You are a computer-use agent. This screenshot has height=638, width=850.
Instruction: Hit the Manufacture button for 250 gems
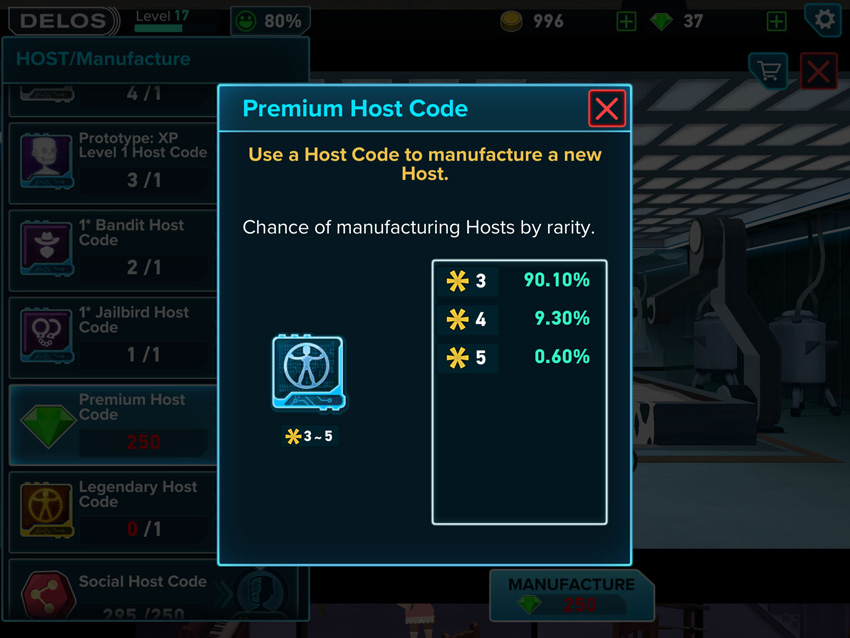pos(571,594)
